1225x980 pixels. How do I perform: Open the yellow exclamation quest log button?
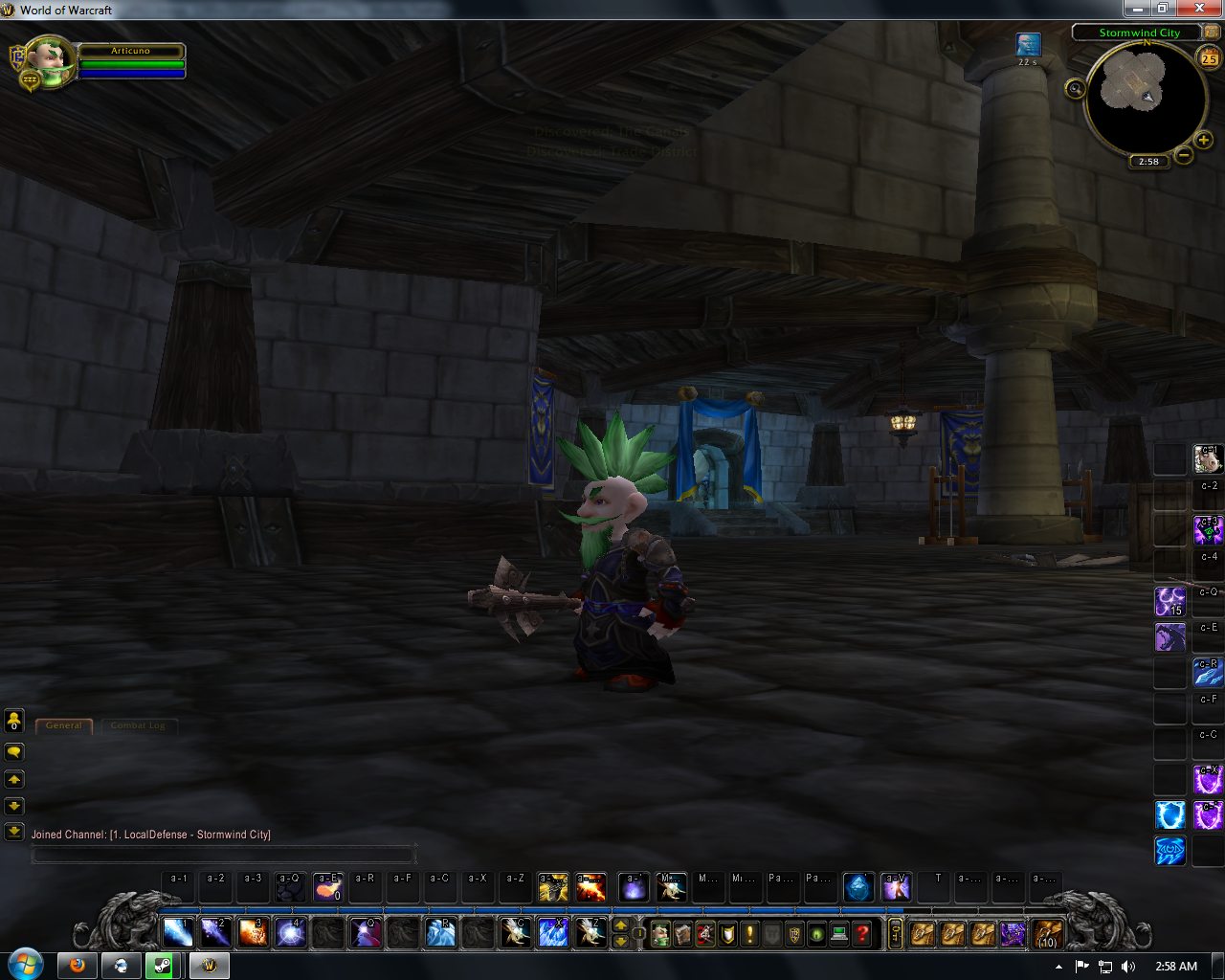coord(749,933)
